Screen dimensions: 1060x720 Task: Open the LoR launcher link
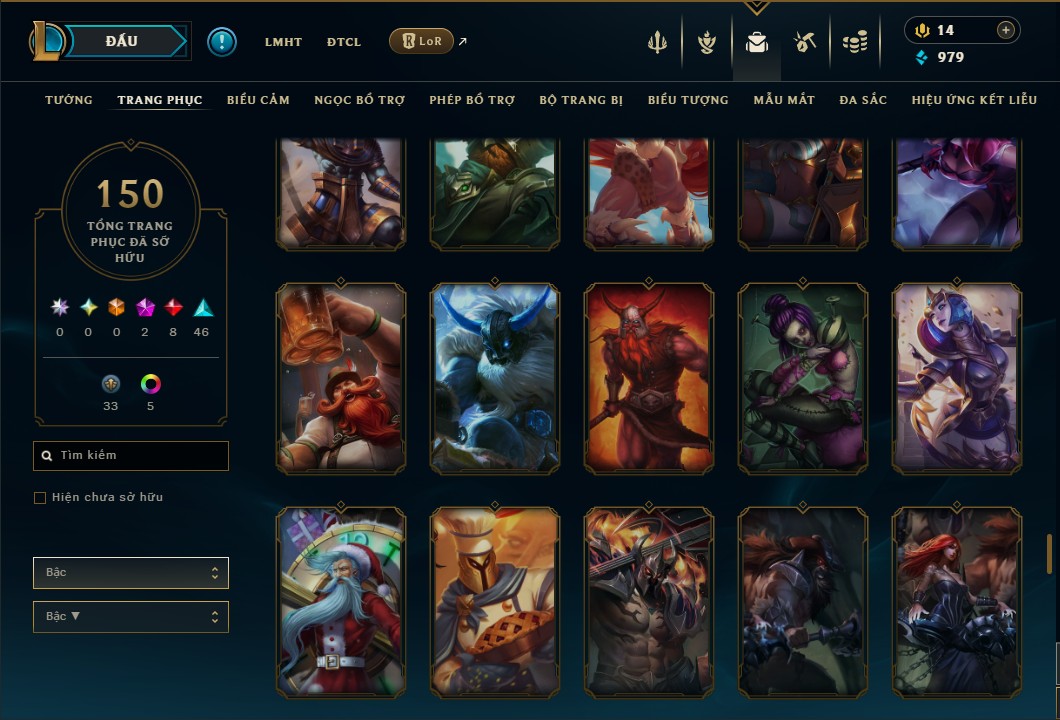(x=421, y=41)
